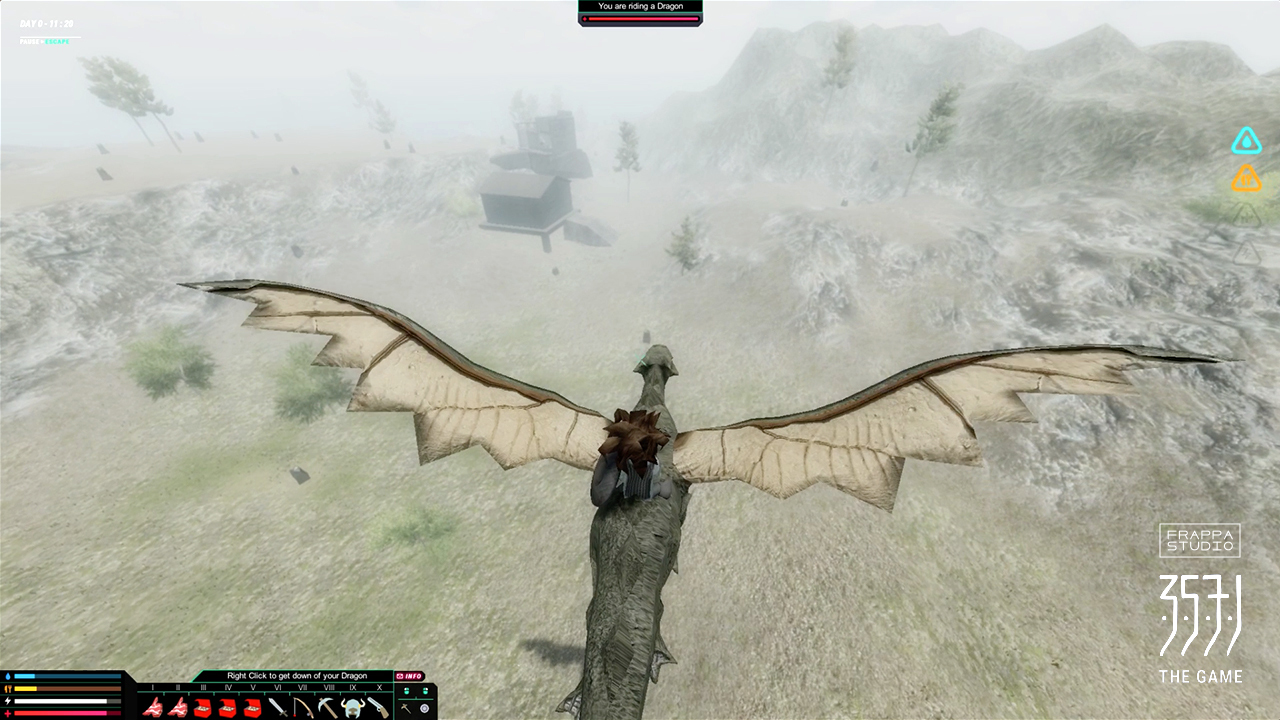1280x720 pixels.
Task: Equip the sword from the hotbar
Action: [278, 707]
